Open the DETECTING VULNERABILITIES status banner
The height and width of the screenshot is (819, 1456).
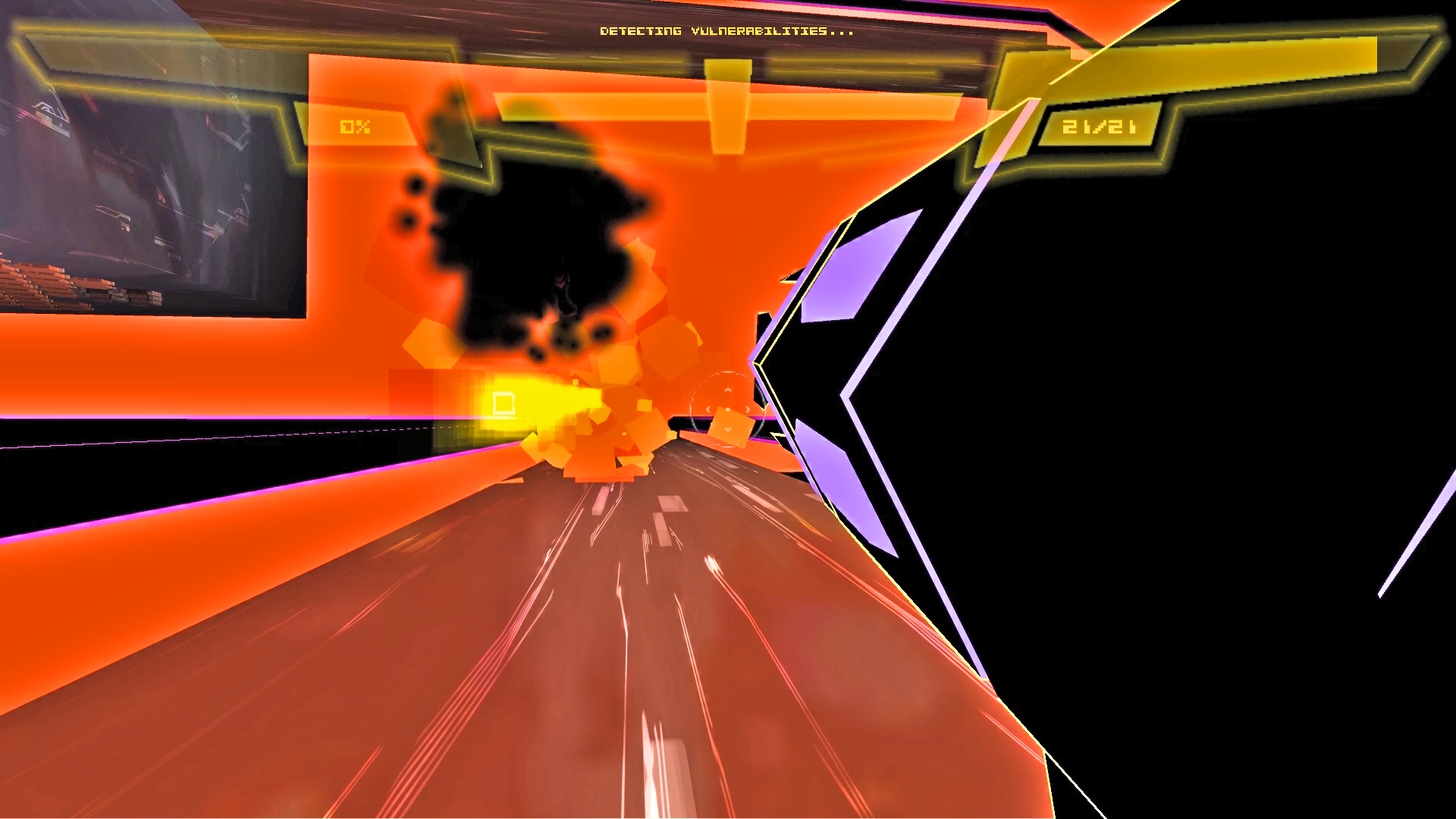(x=726, y=32)
